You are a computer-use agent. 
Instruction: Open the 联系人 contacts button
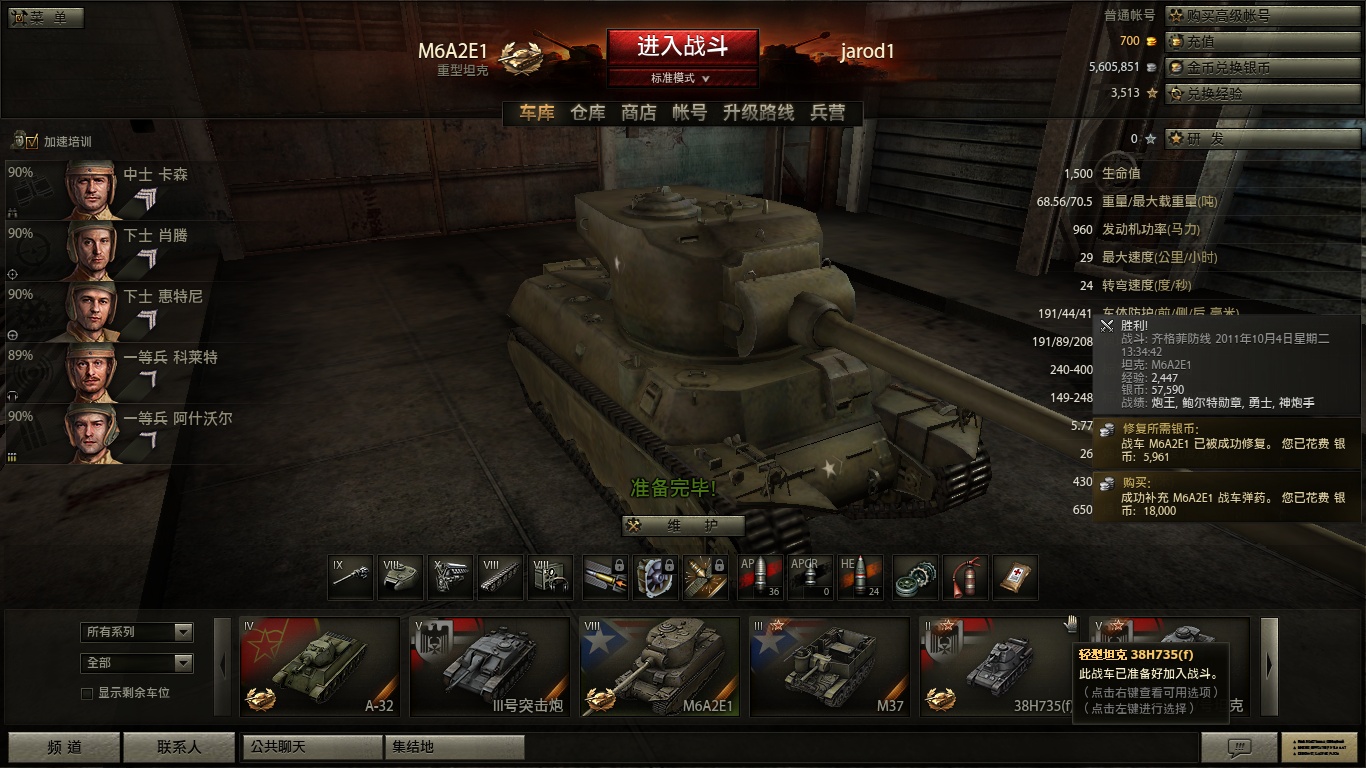[179, 747]
